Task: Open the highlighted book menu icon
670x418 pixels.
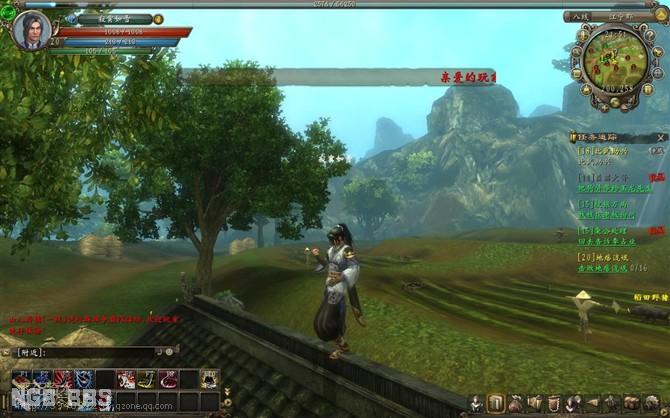Action: click(496, 403)
